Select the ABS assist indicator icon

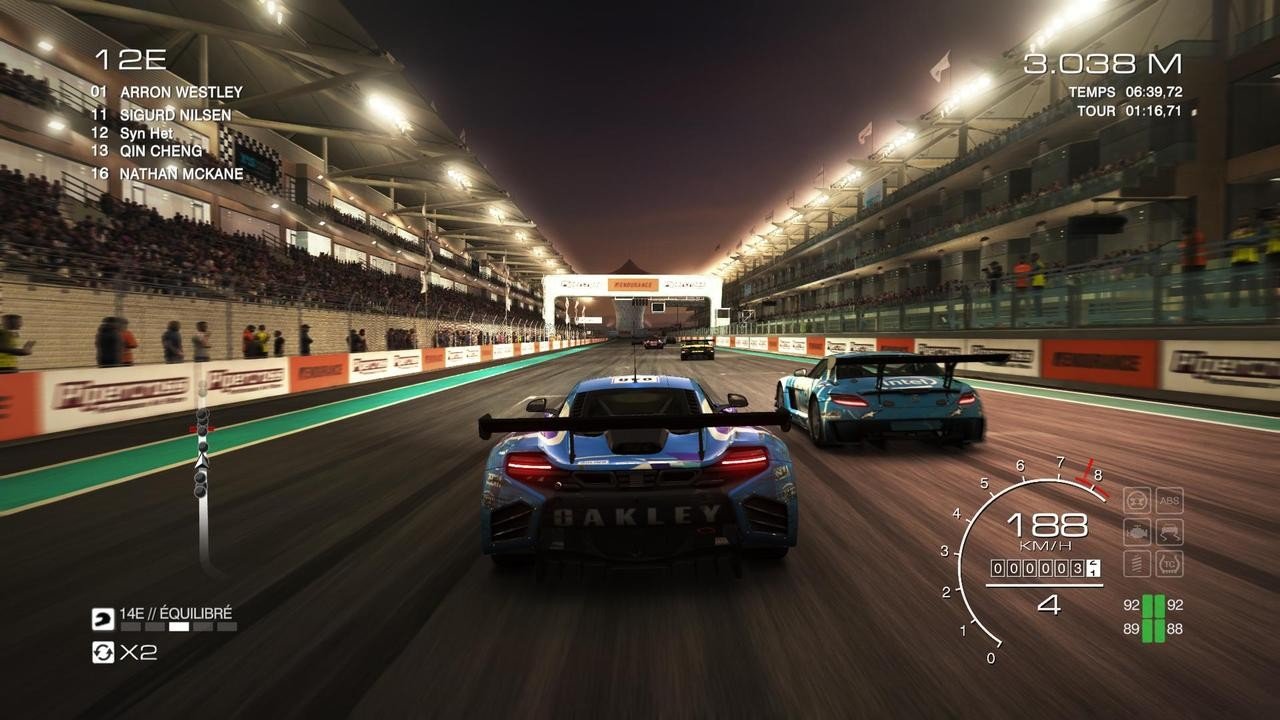coord(1169,501)
